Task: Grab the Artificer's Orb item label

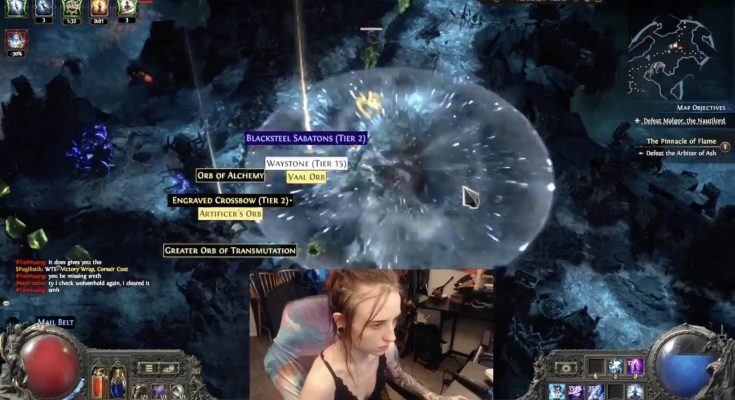Action: (231, 214)
